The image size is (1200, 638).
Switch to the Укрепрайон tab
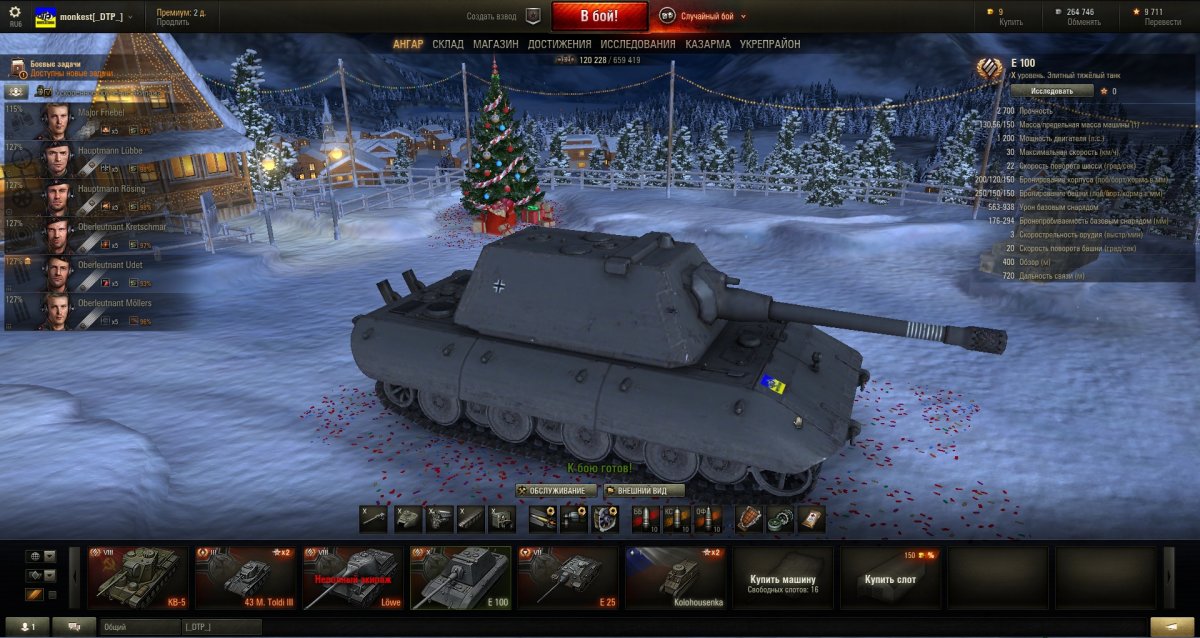pyautogui.click(x=770, y=44)
